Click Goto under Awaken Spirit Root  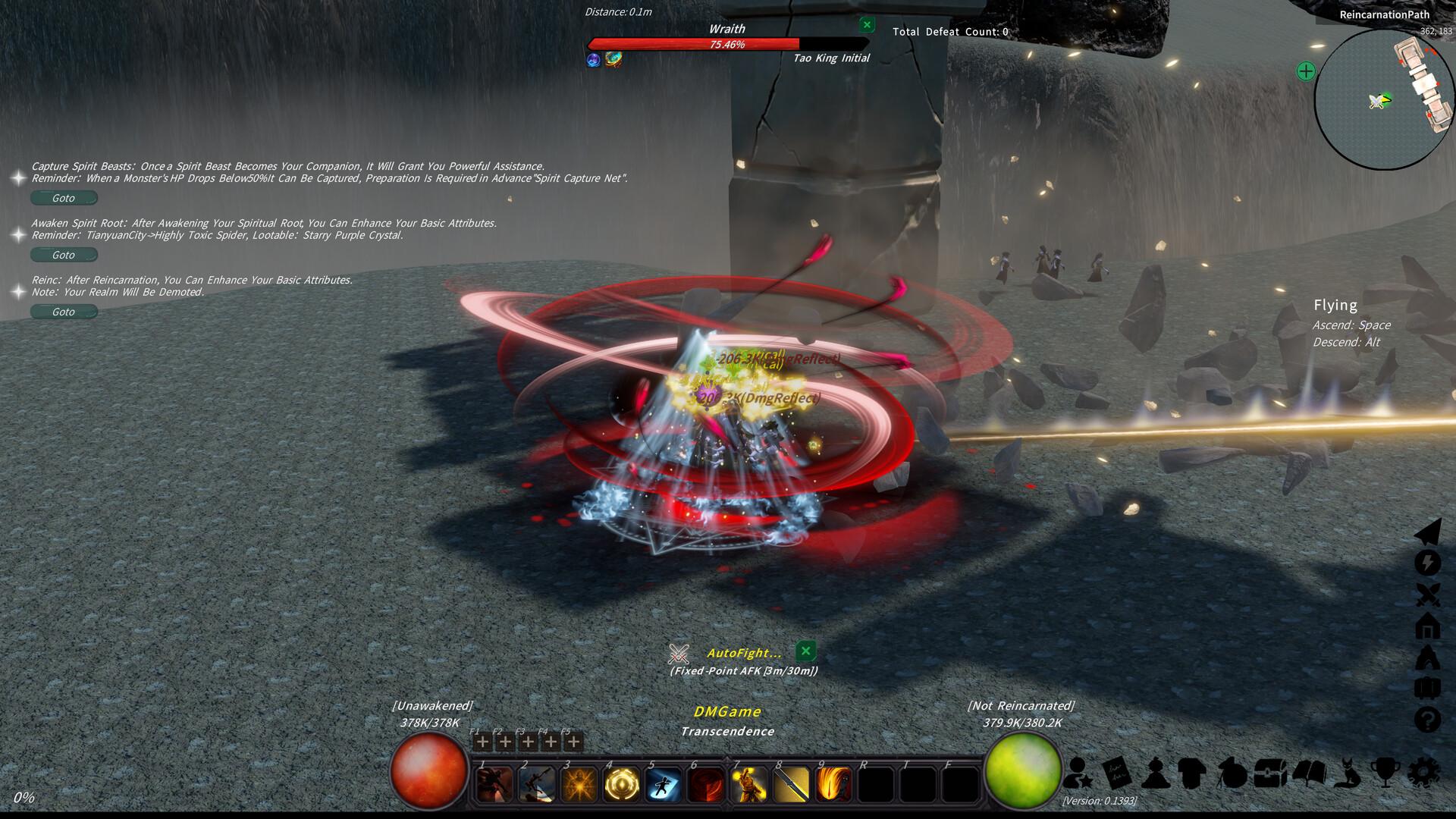coord(64,255)
